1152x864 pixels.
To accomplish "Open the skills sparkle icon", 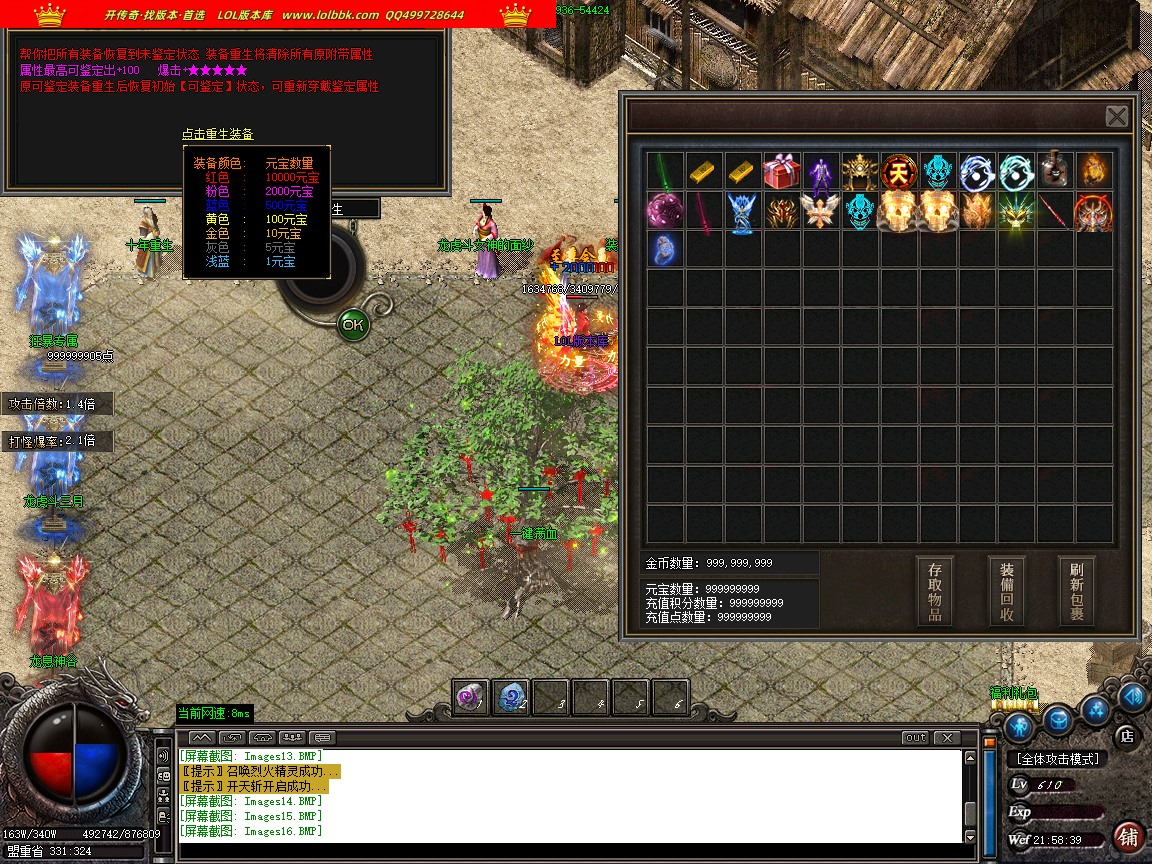I will 1096,709.
